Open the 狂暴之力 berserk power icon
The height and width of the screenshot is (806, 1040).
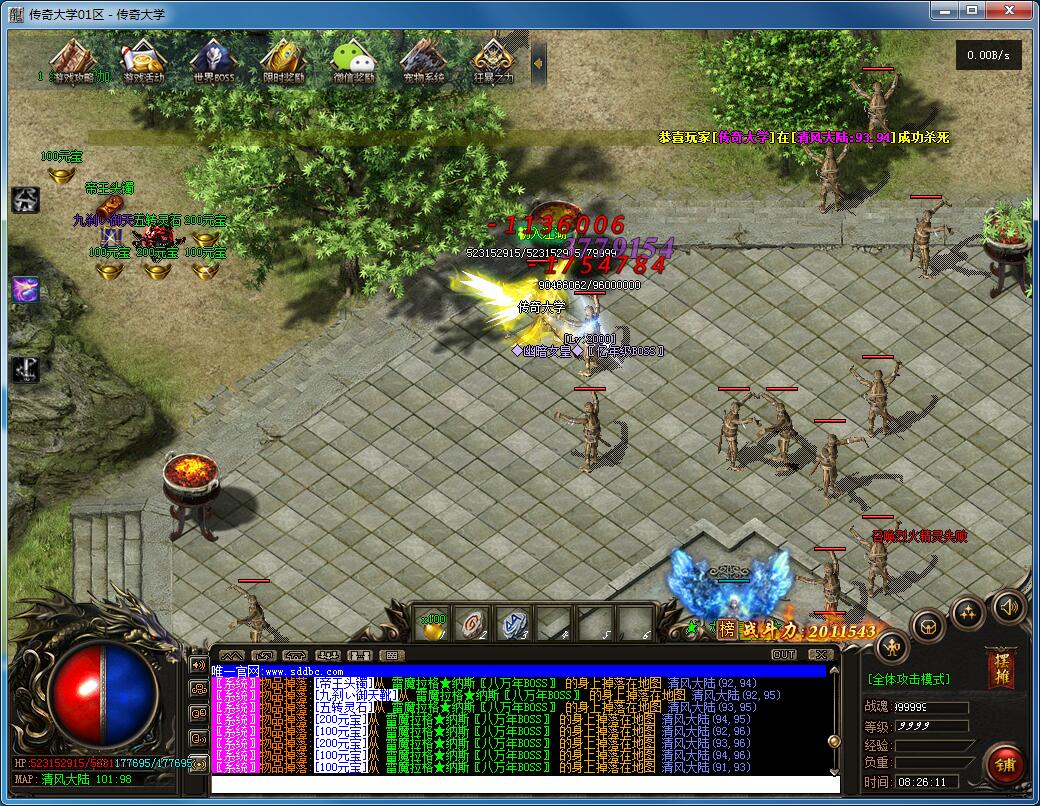coord(493,60)
